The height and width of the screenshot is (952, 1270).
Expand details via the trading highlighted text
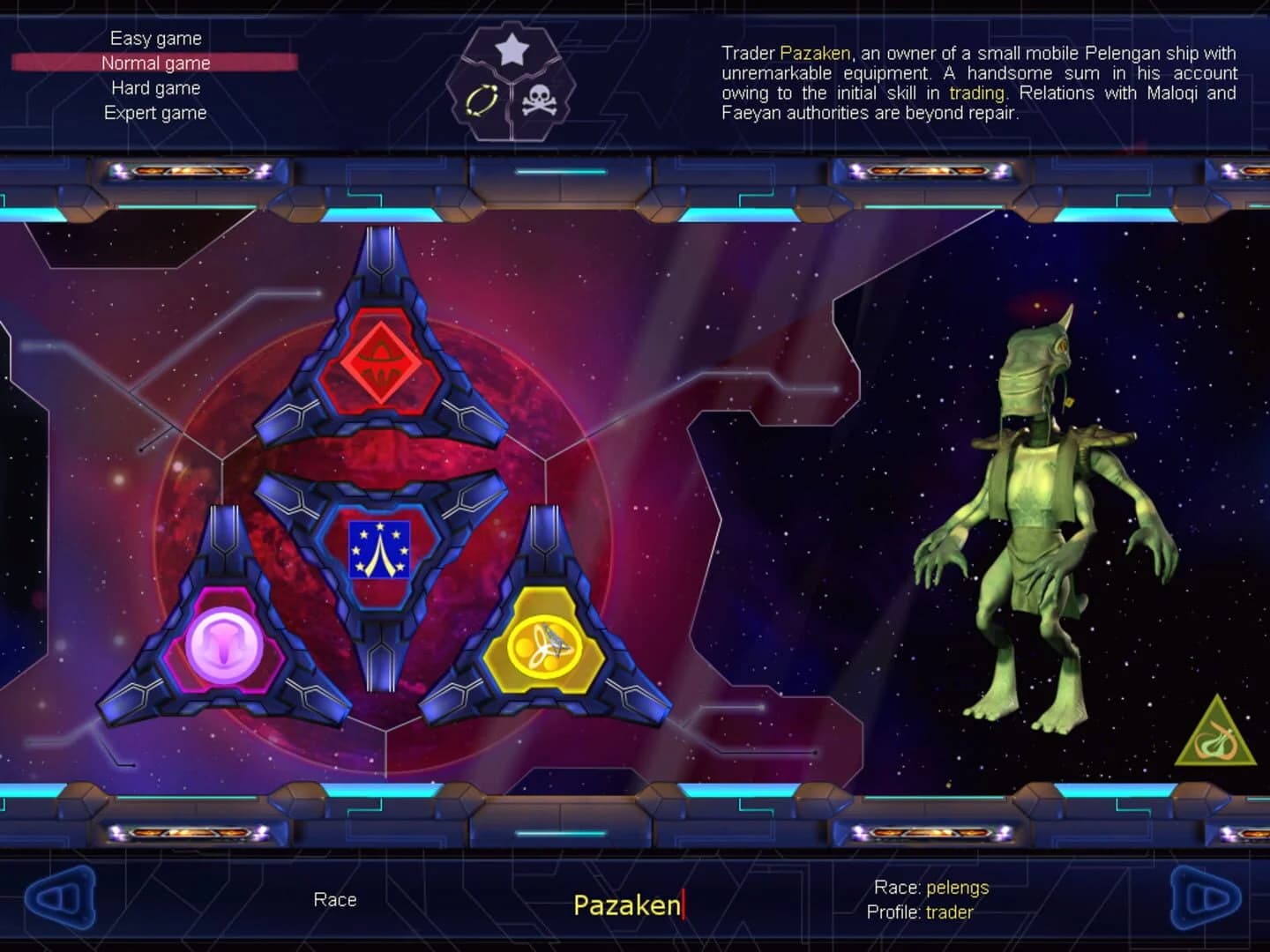pos(979,93)
